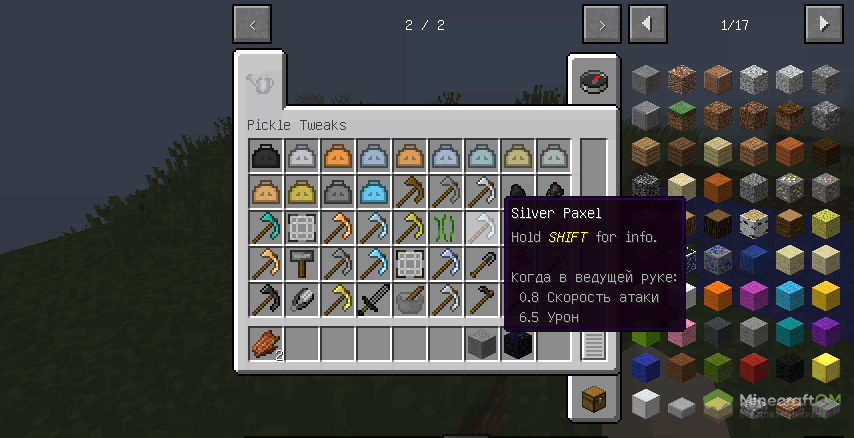Select the dark sword item
Viewport: 854px width, 438px height.
(x=374, y=300)
